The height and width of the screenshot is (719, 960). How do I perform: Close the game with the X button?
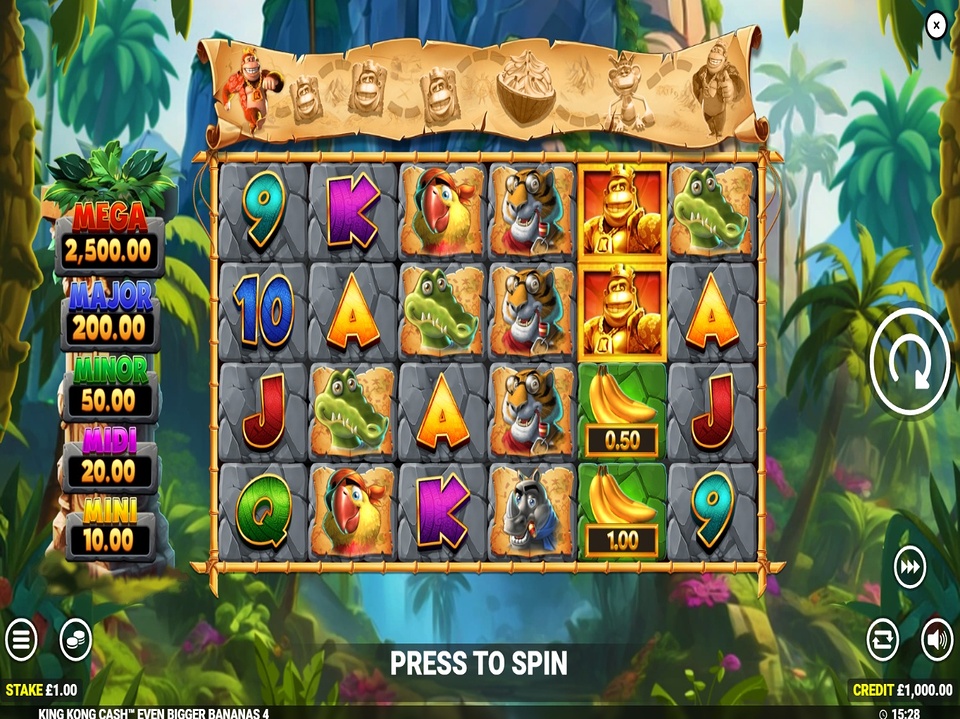[x=936, y=25]
